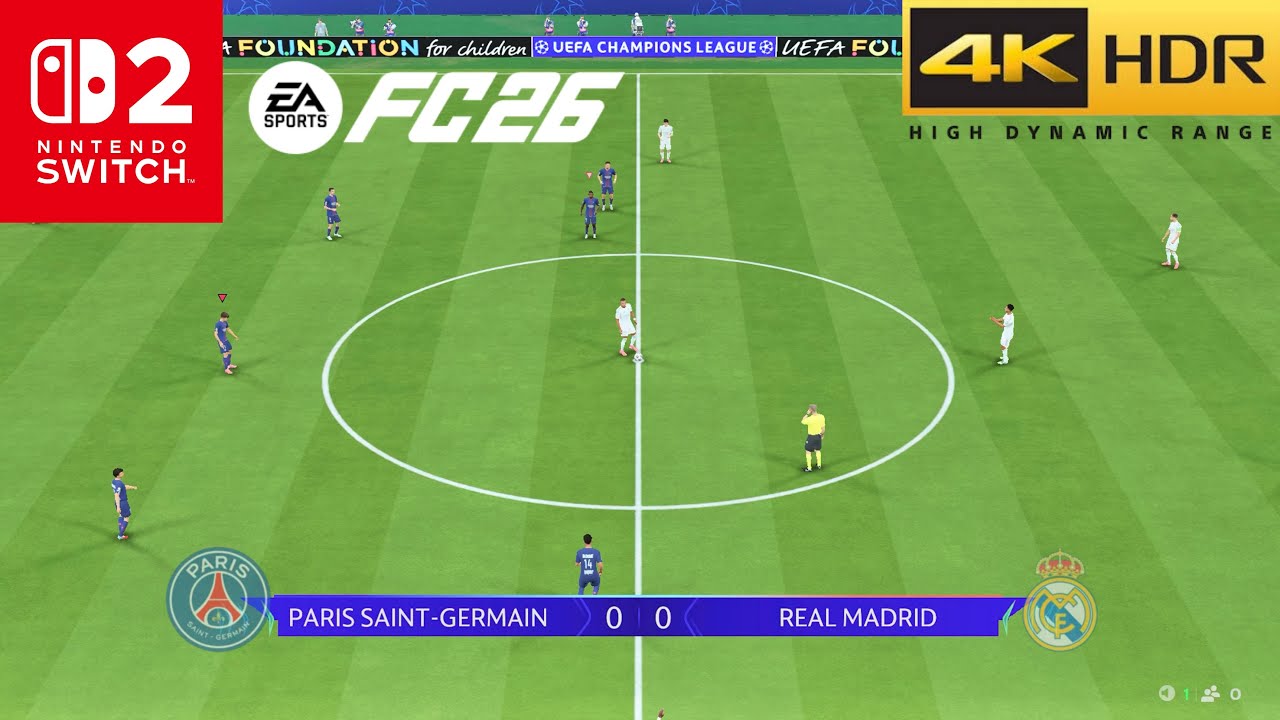Toggle the player count showing 0
The height and width of the screenshot is (720, 1280).
tap(1236, 694)
